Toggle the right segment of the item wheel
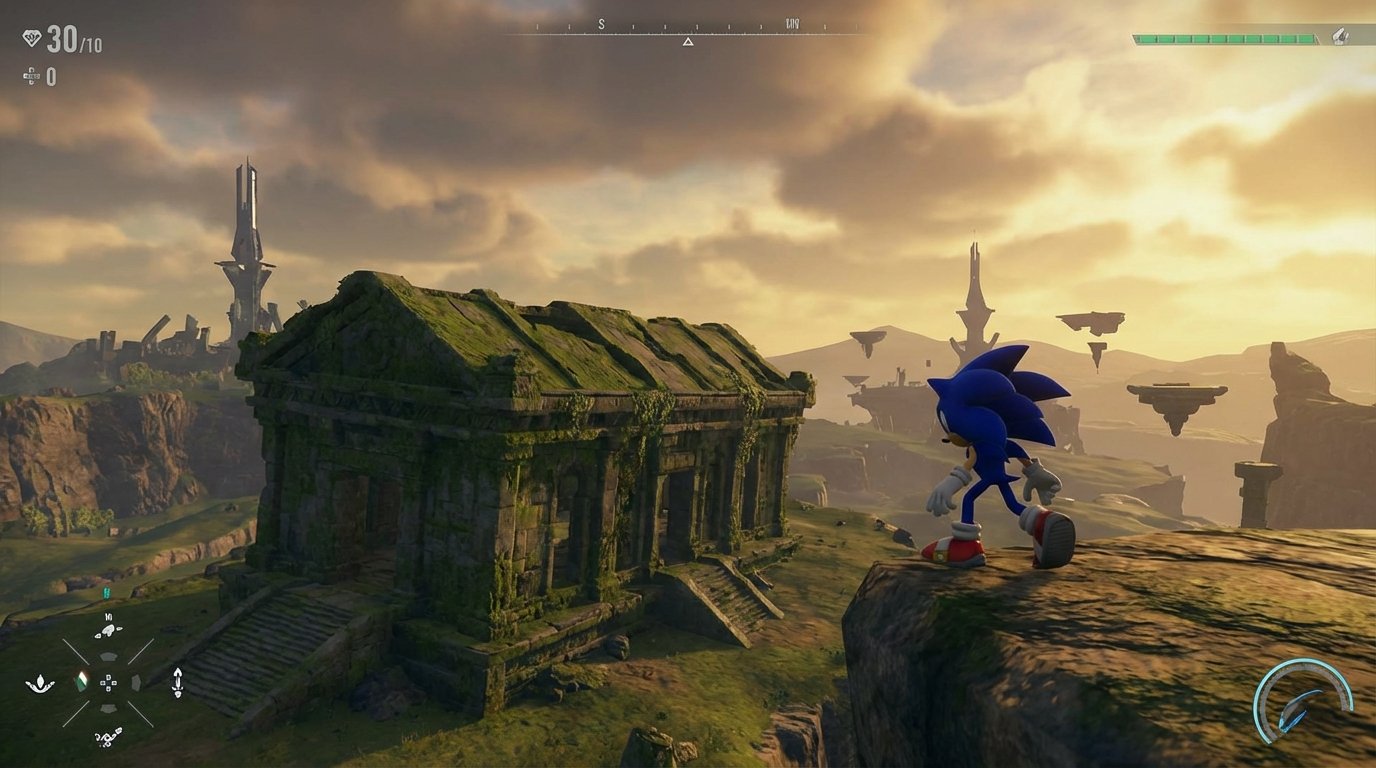 (x=136, y=683)
